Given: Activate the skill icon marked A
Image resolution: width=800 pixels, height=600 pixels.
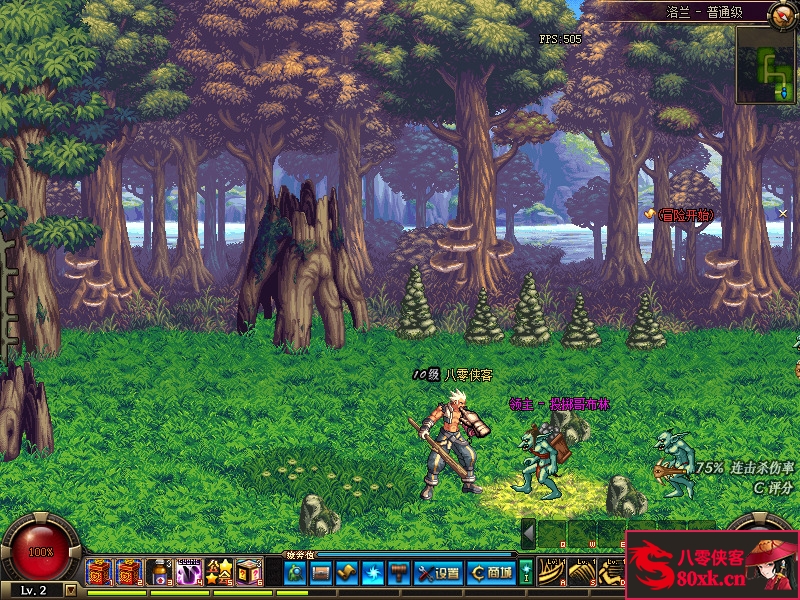Looking at the screenshot, I should tap(552, 572).
